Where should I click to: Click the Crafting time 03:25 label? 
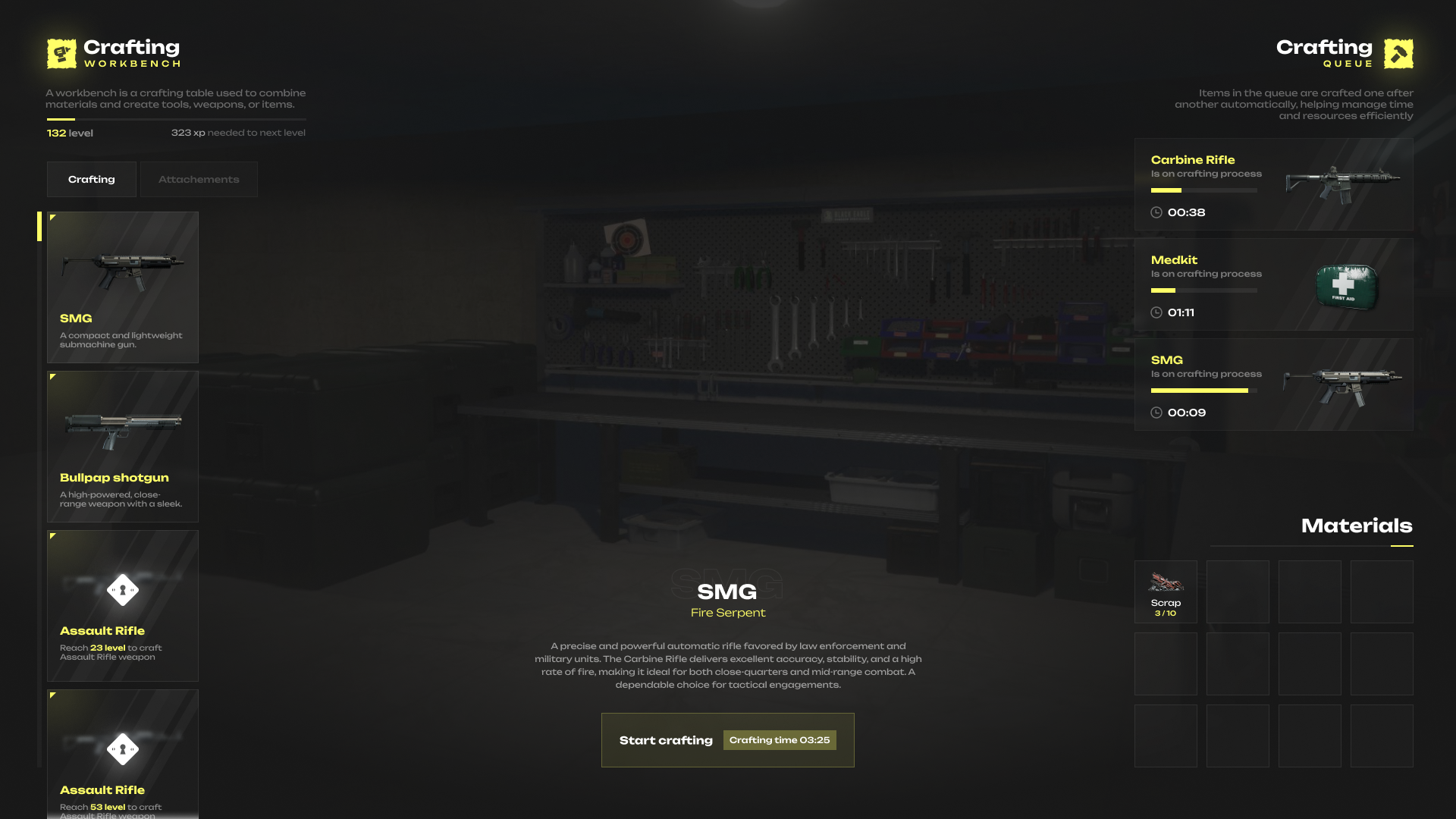(x=779, y=739)
